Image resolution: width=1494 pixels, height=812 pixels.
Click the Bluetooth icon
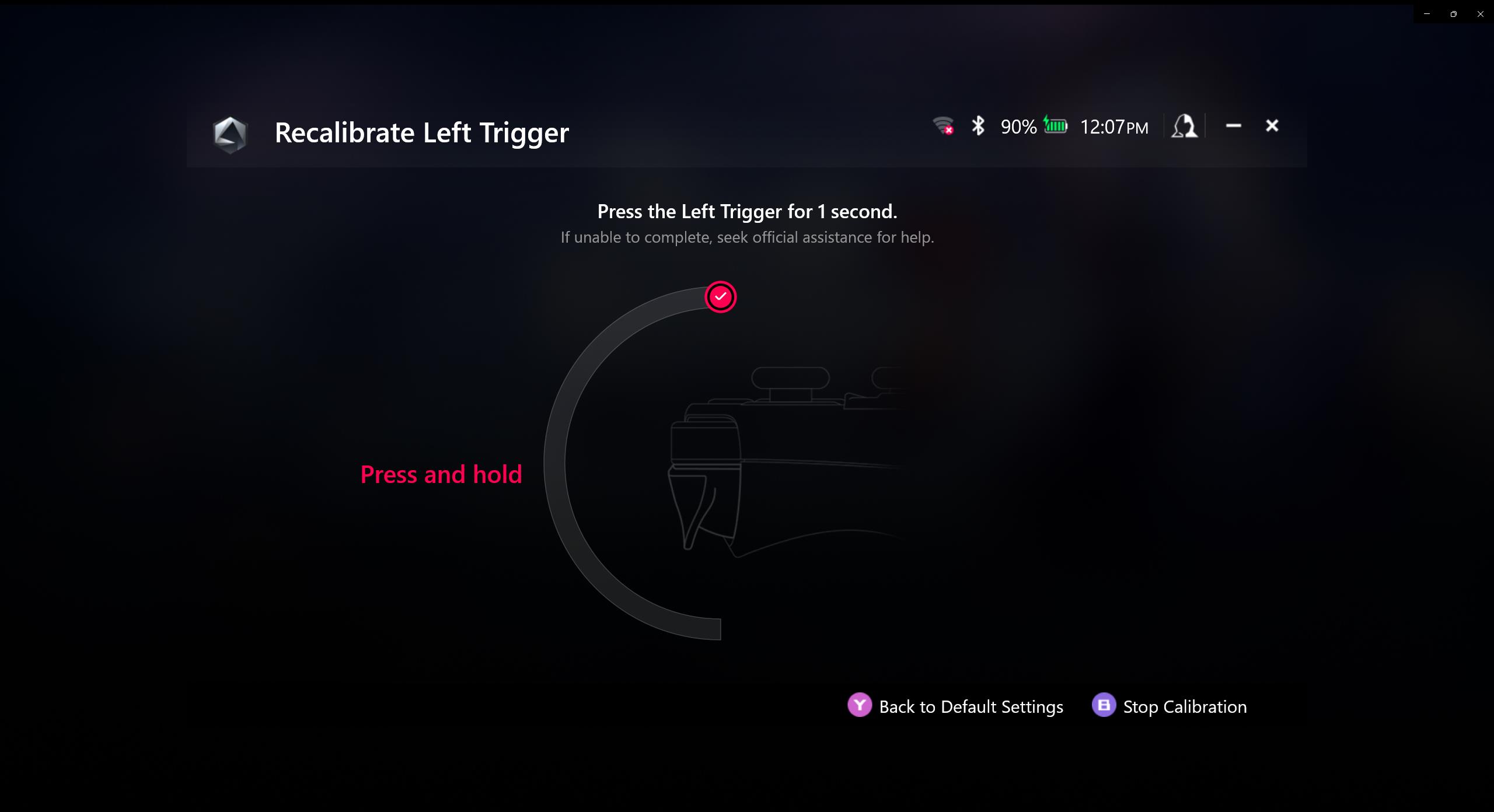(x=978, y=126)
